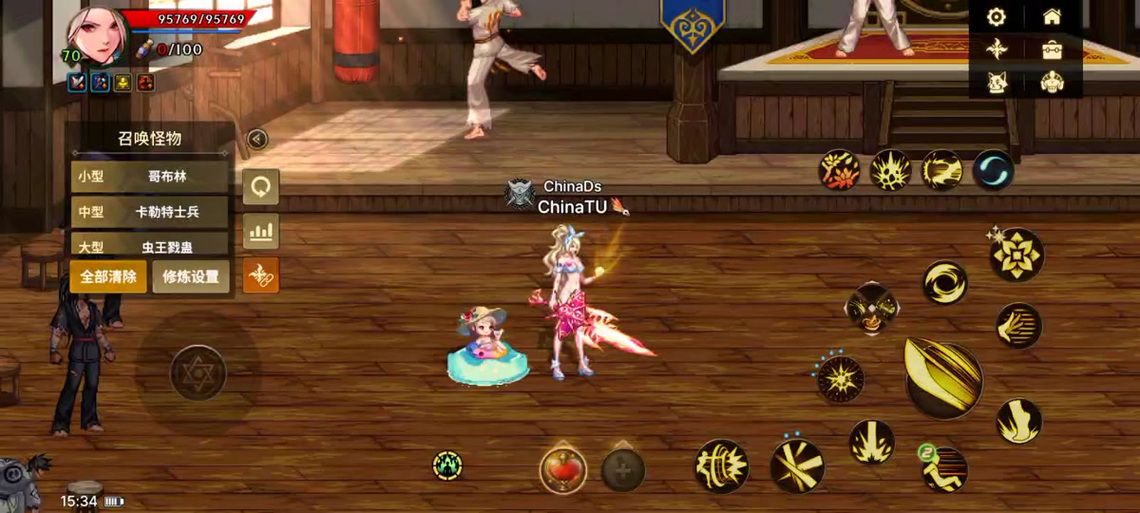Use the heart potion quick slot

[x=563, y=469]
